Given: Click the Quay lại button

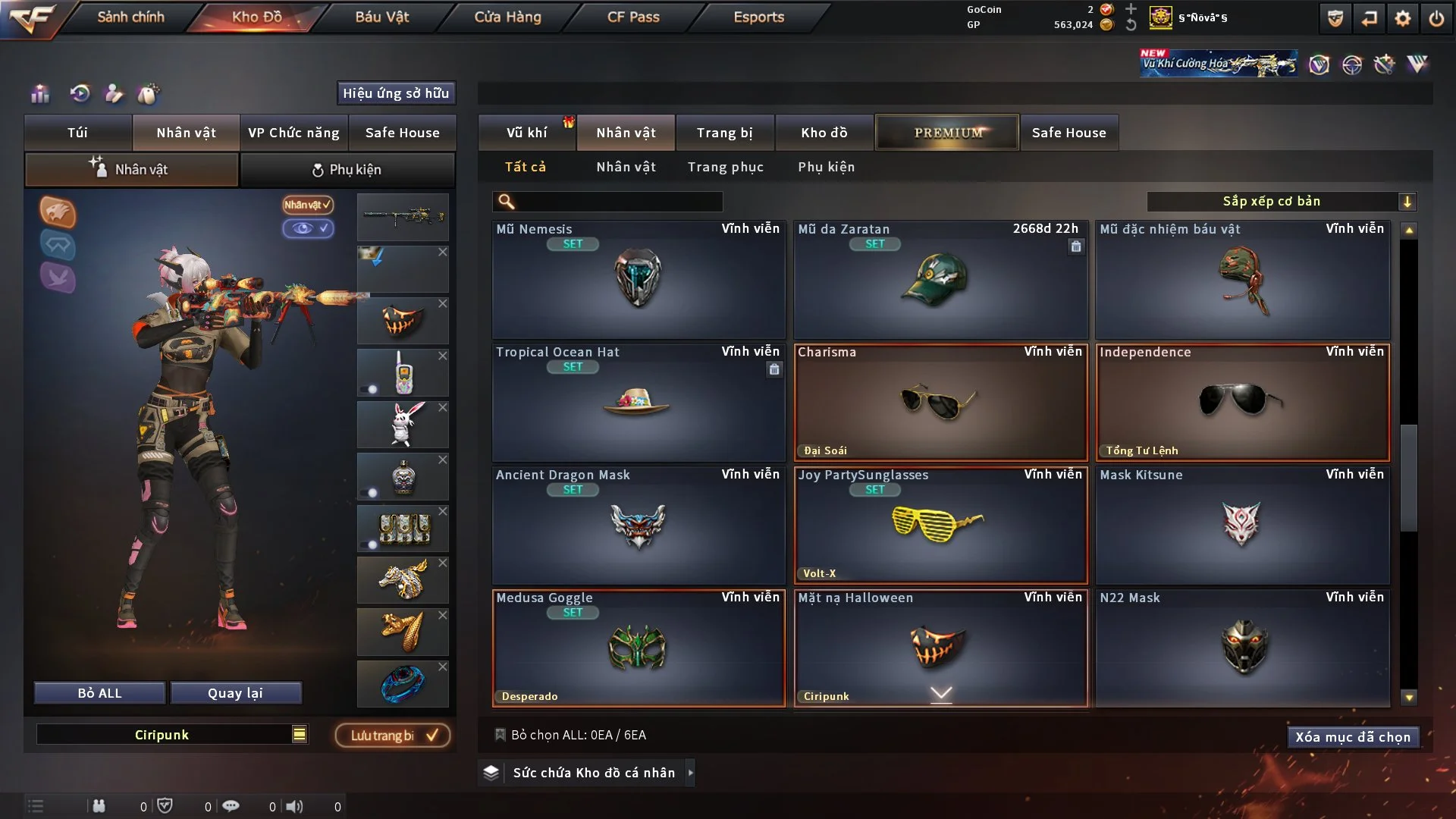Looking at the screenshot, I should point(235,693).
